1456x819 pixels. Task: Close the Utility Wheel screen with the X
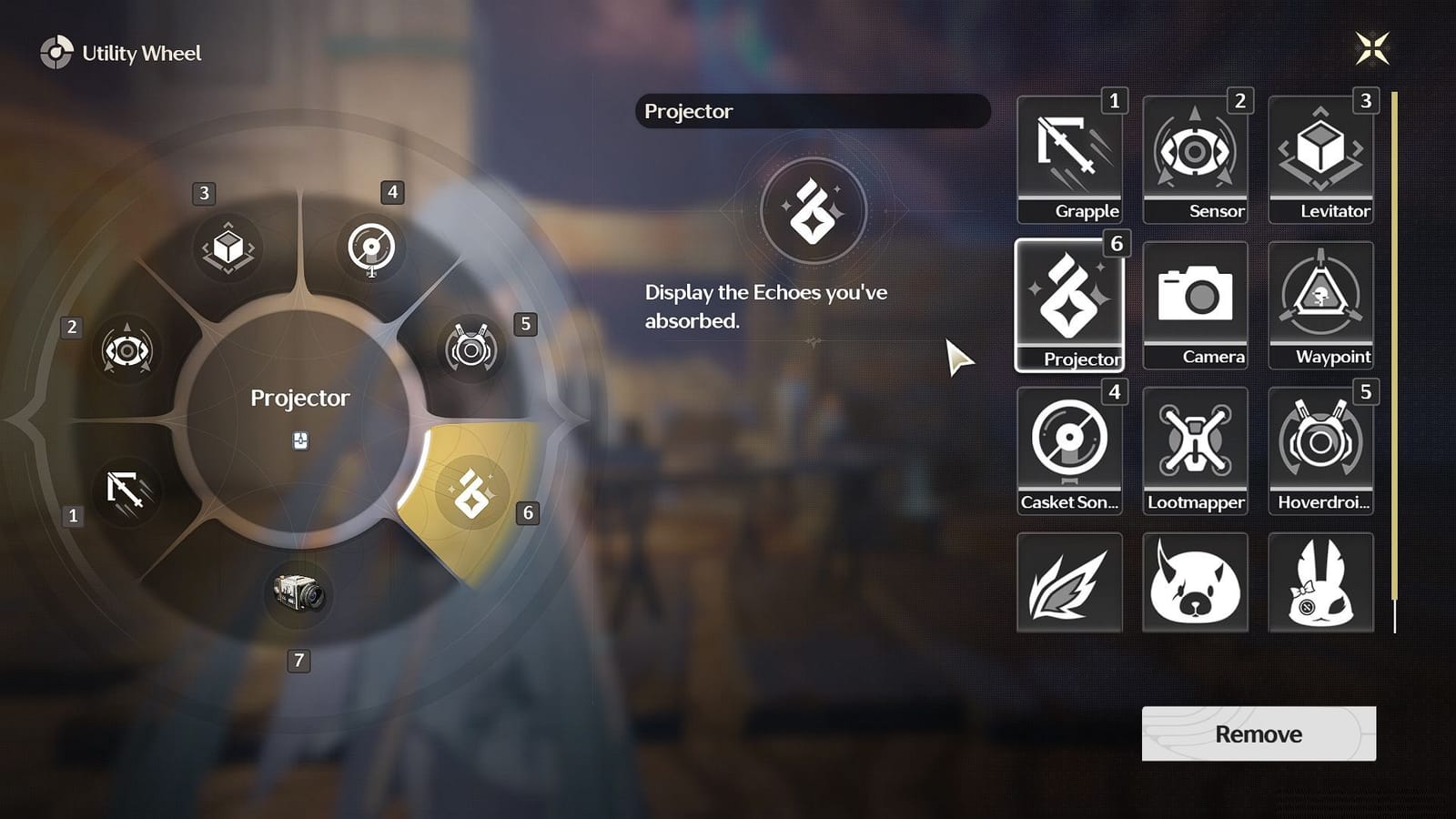pyautogui.click(x=1374, y=50)
